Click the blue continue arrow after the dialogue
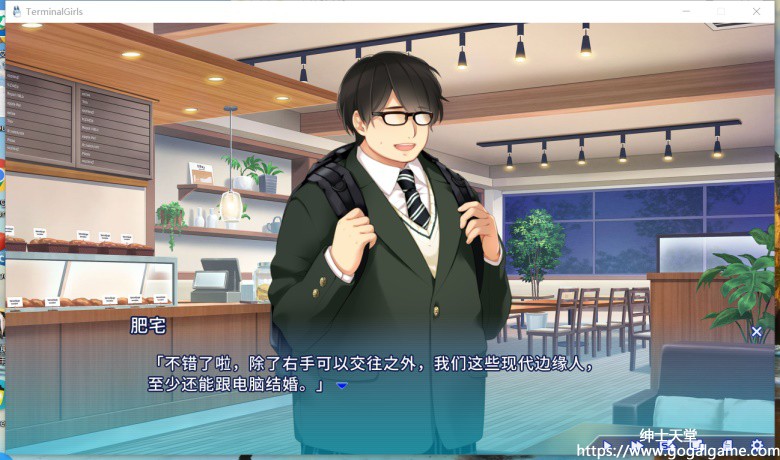Screen dimensions: 780x460 (x=341, y=385)
